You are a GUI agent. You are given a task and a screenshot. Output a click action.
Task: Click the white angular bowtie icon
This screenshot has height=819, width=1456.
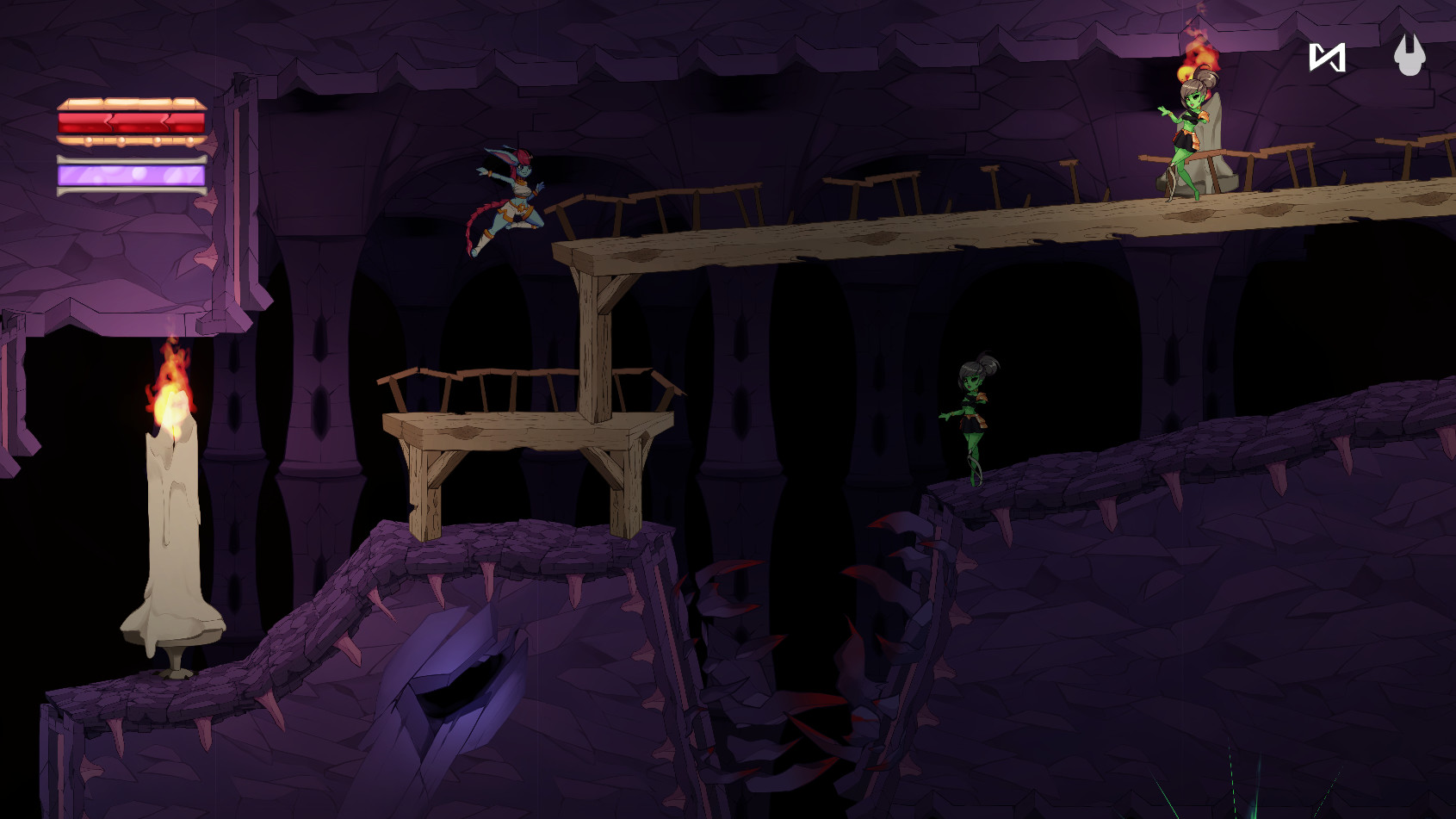[1327, 58]
